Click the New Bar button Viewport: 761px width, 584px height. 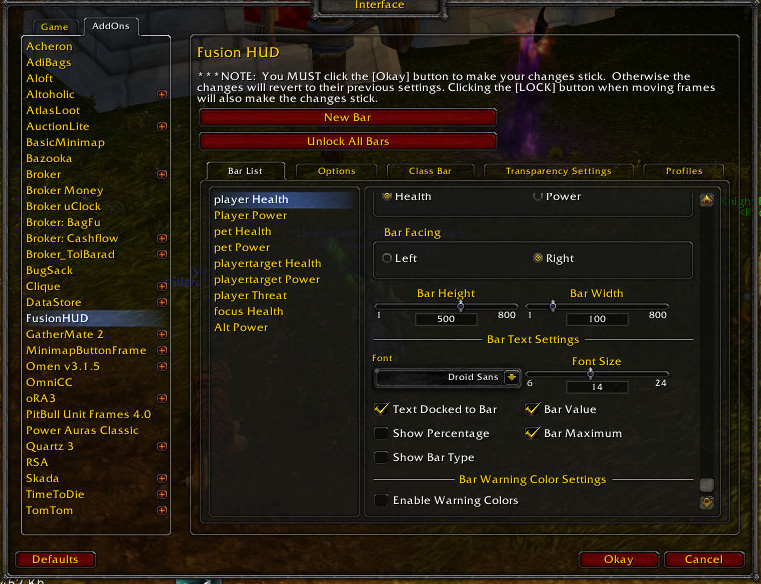point(348,118)
